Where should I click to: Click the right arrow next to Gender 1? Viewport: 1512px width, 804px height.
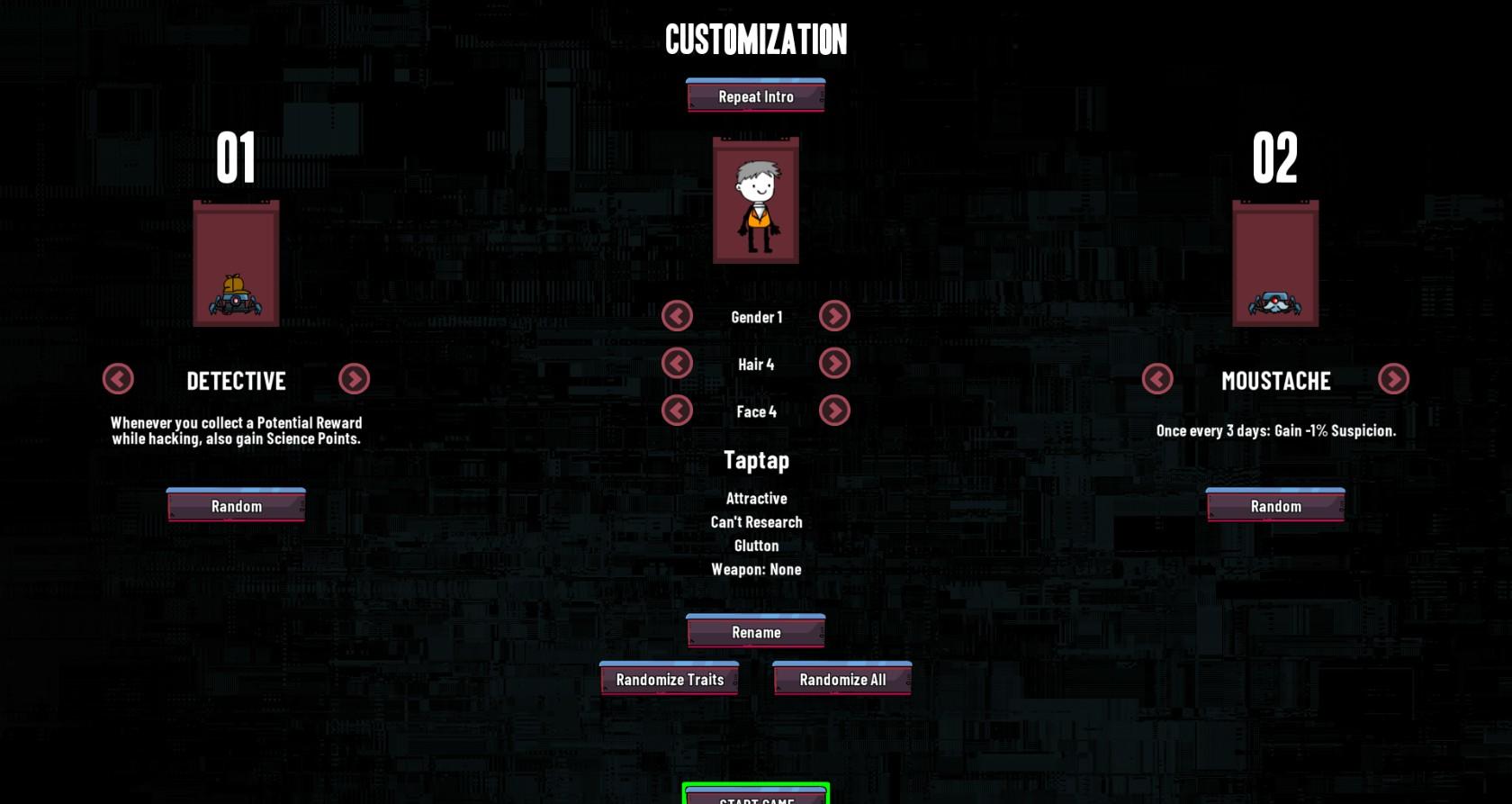pyautogui.click(x=834, y=316)
